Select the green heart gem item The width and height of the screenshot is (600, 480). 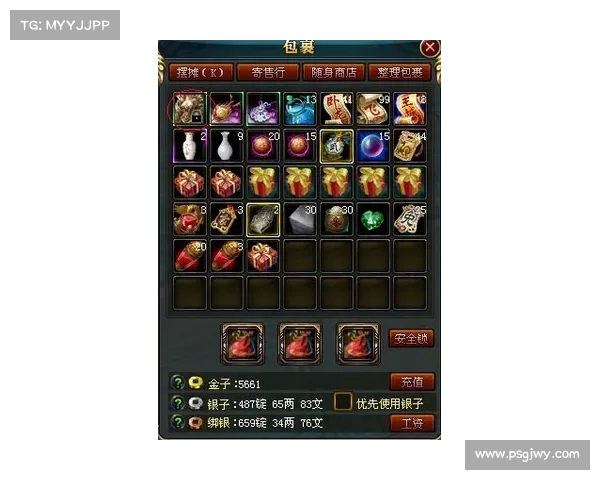pos(373,219)
